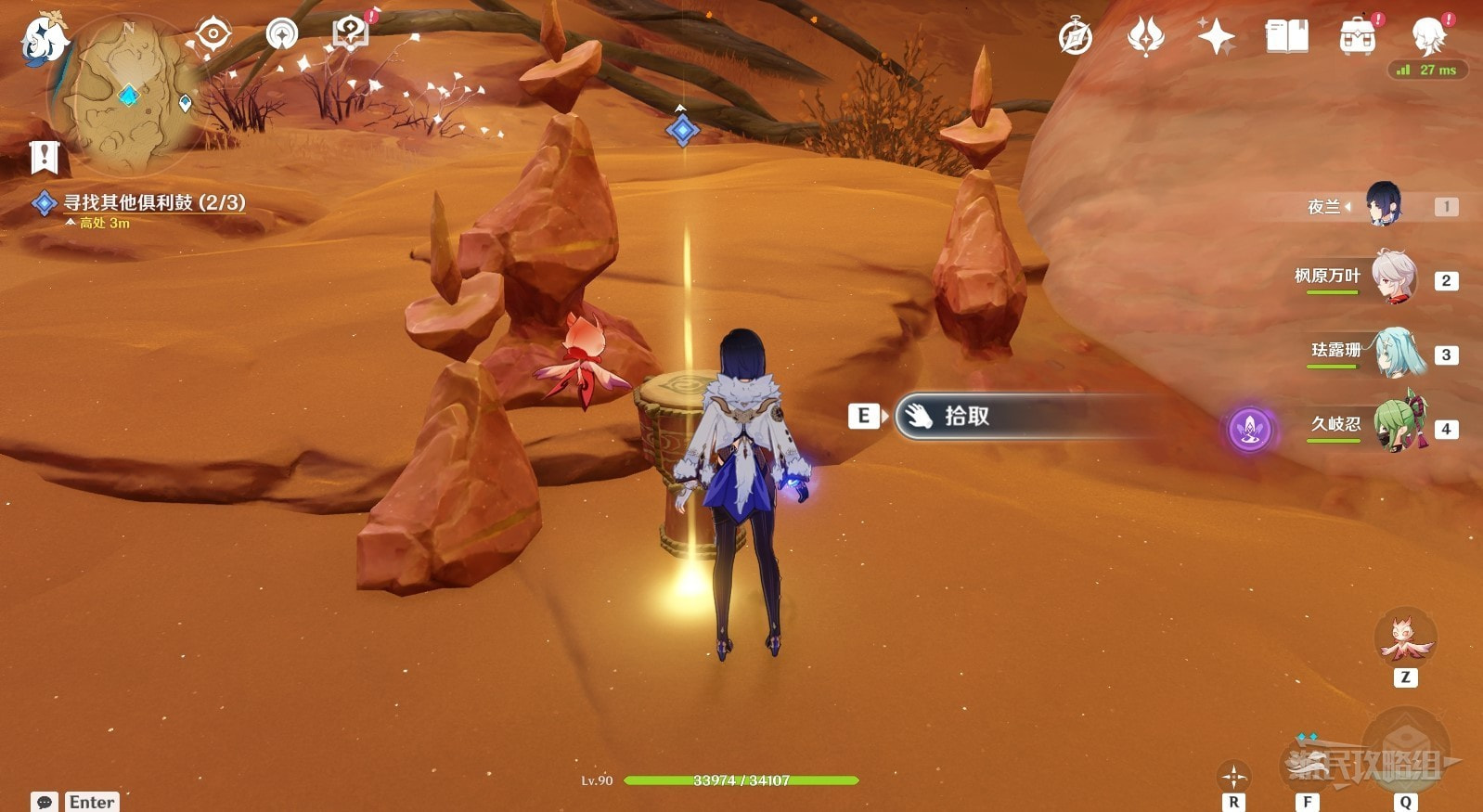Image resolution: width=1483 pixels, height=812 pixels.
Task: Open the events icon
Action: tap(1145, 37)
